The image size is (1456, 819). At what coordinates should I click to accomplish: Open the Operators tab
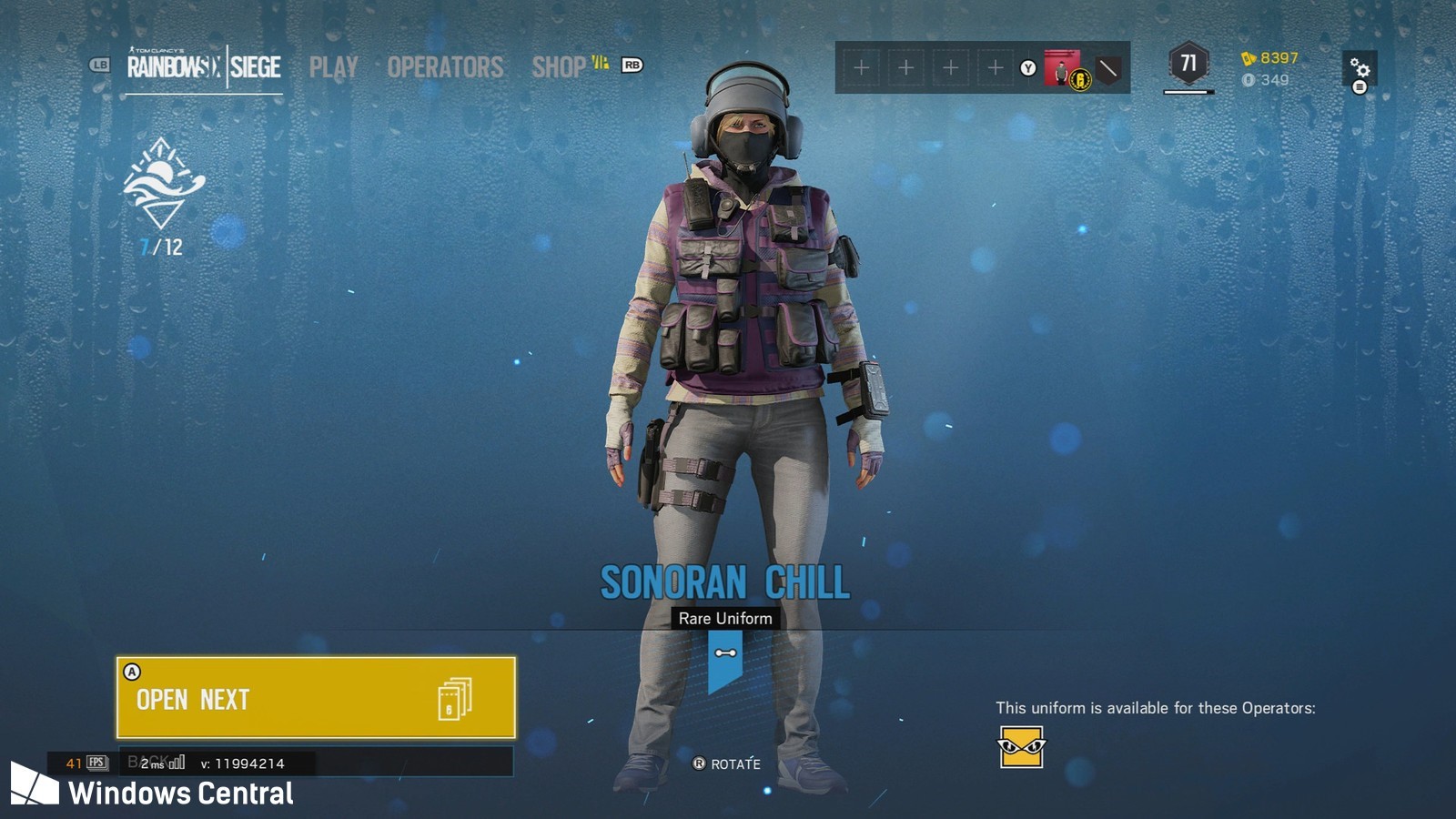coord(445,67)
